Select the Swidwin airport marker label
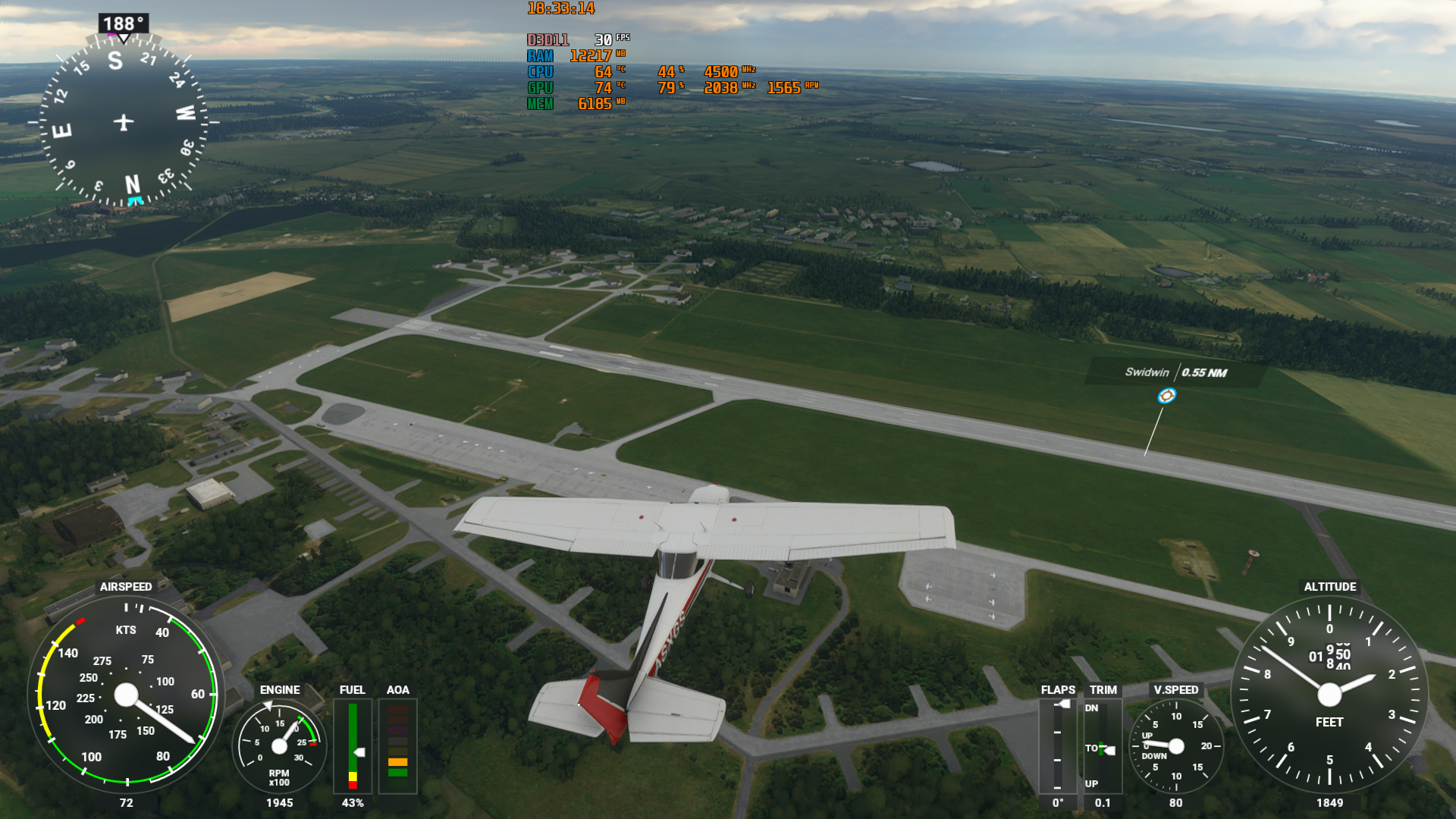Screen dimensions: 1456x819 pos(1175,372)
